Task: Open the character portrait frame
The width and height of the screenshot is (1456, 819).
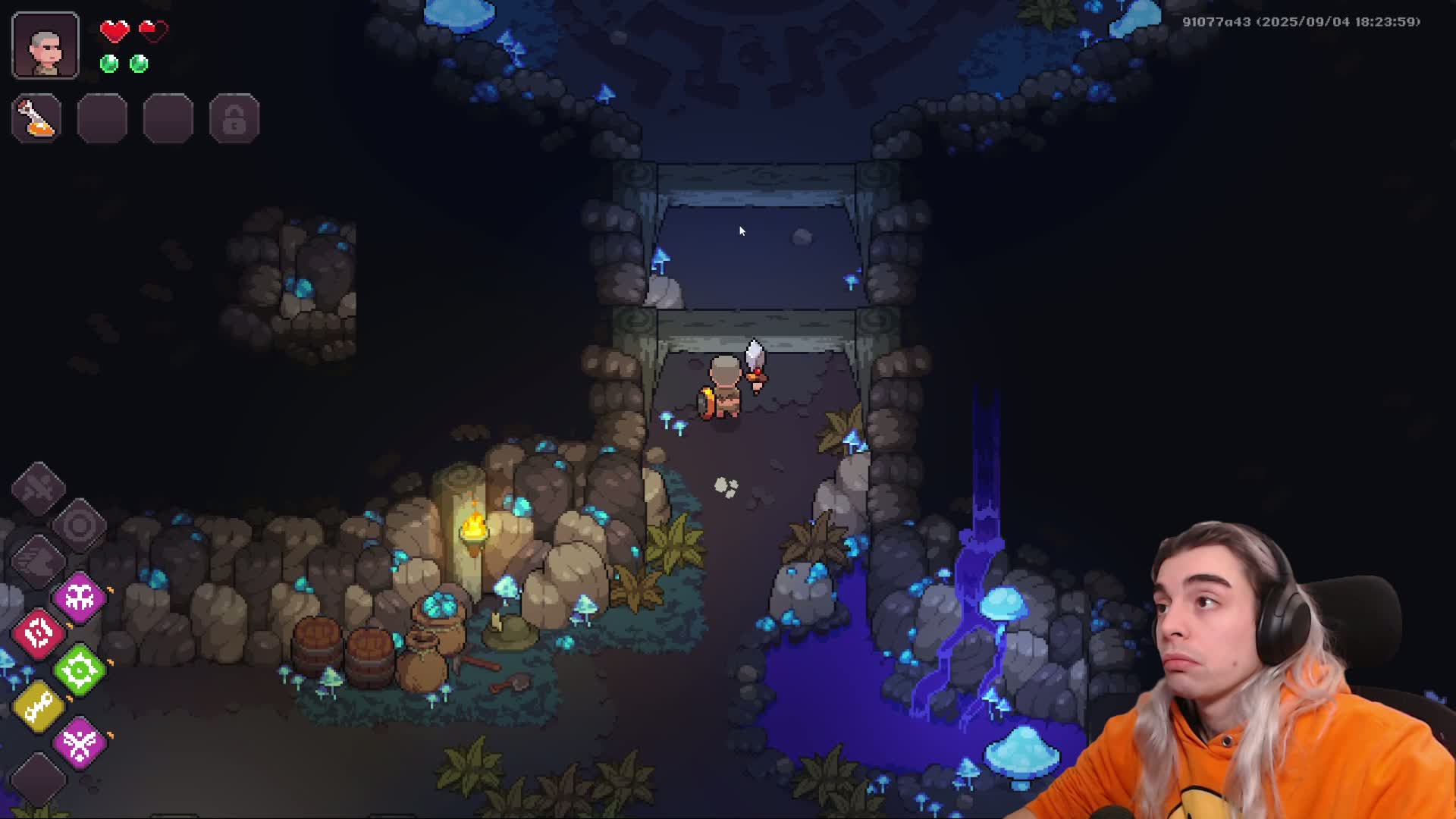Action: tap(44, 45)
